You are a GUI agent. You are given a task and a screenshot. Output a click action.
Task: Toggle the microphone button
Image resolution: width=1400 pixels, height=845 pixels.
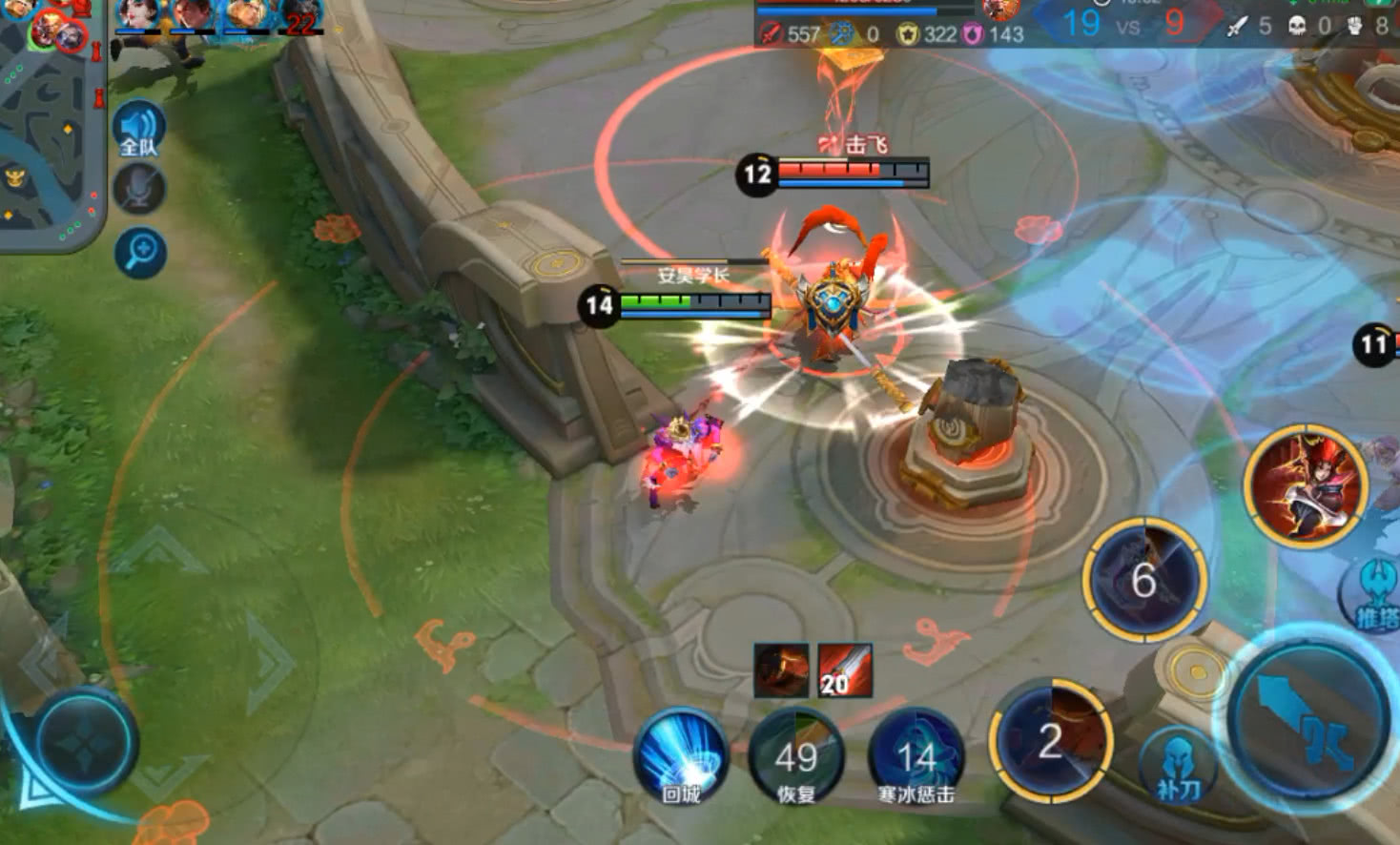click(x=139, y=189)
